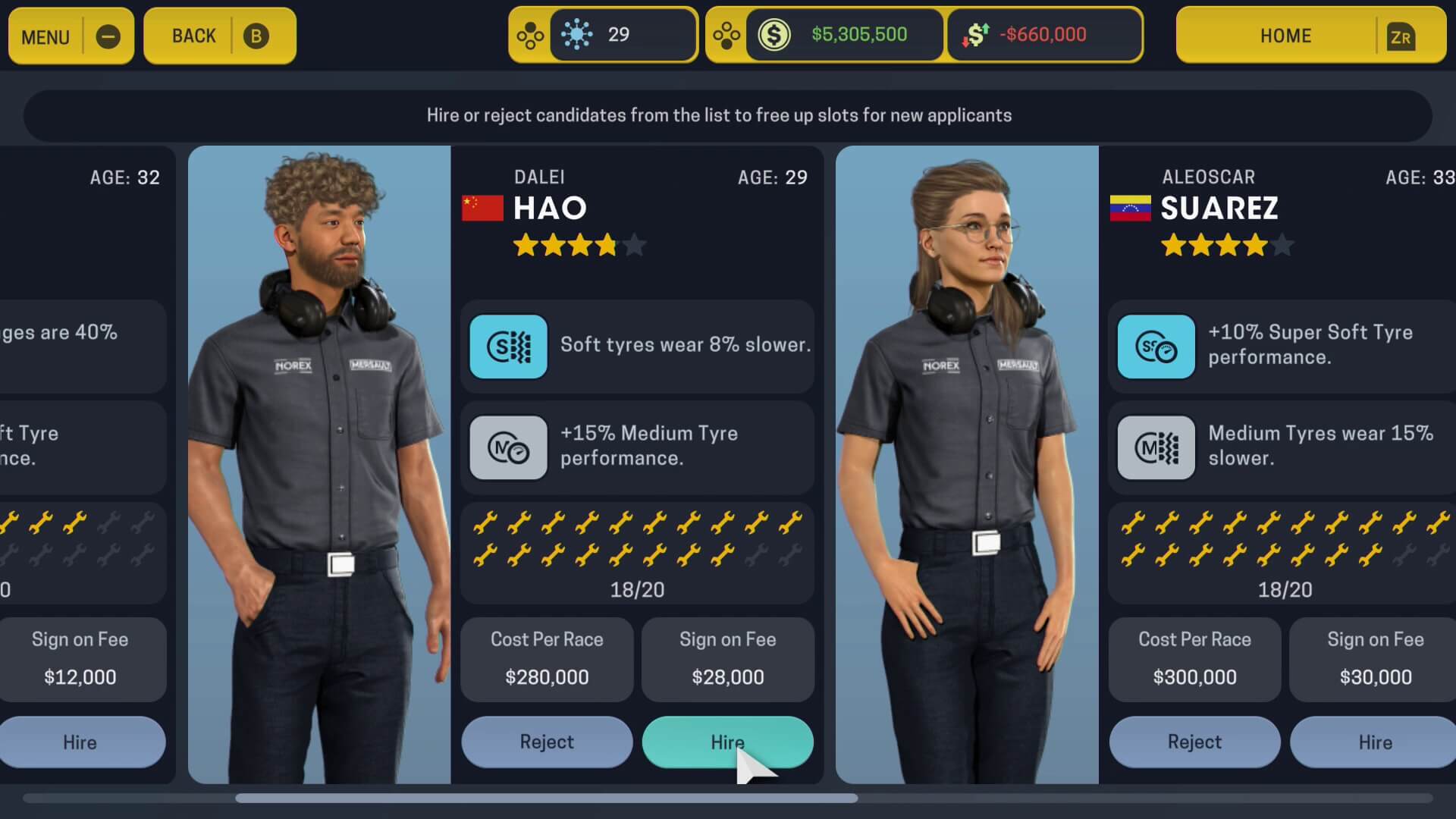The width and height of the screenshot is (1456, 819).
Task: Click the horizontal candidate list scrollbar
Action: pos(546,798)
